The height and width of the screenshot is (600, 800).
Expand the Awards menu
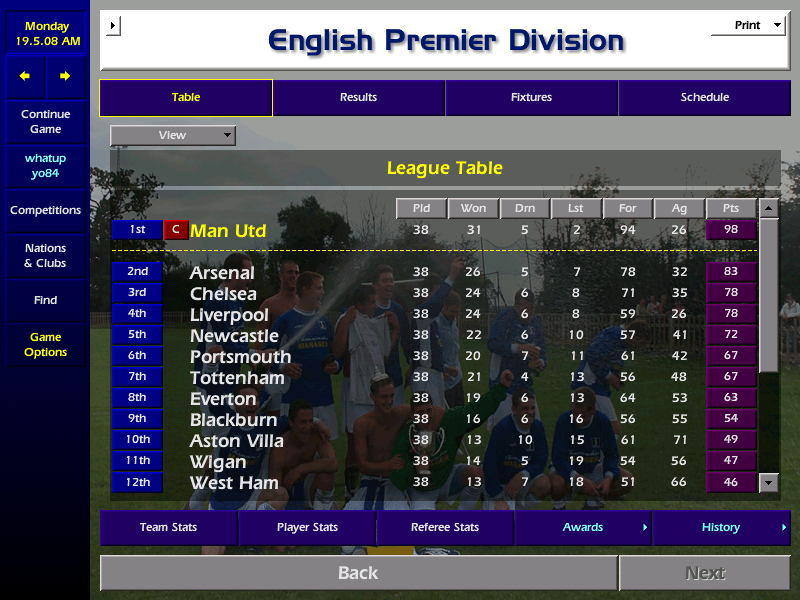click(x=583, y=528)
